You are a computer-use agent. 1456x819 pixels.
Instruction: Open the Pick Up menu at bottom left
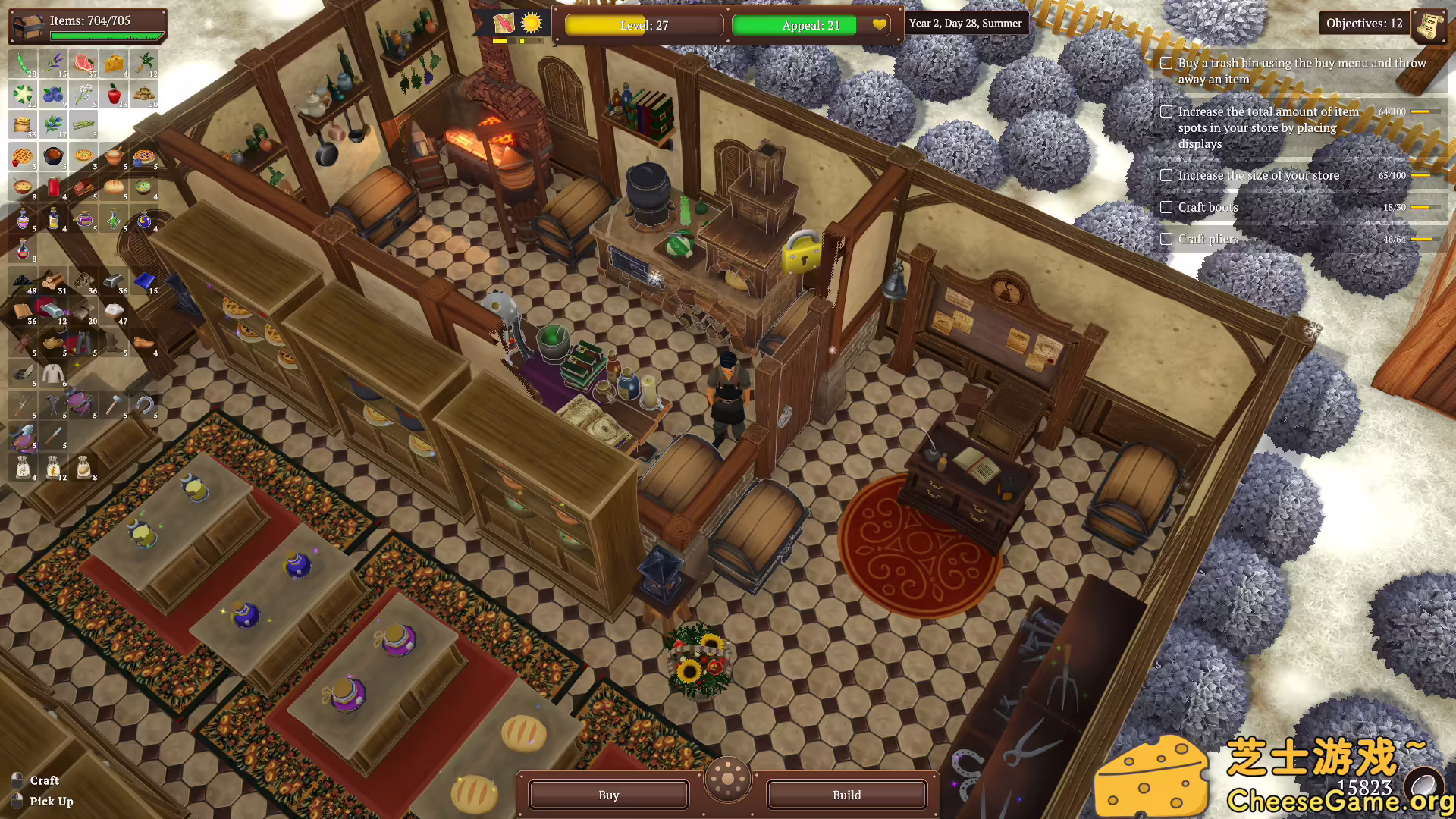pyautogui.click(x=51, y=801)
